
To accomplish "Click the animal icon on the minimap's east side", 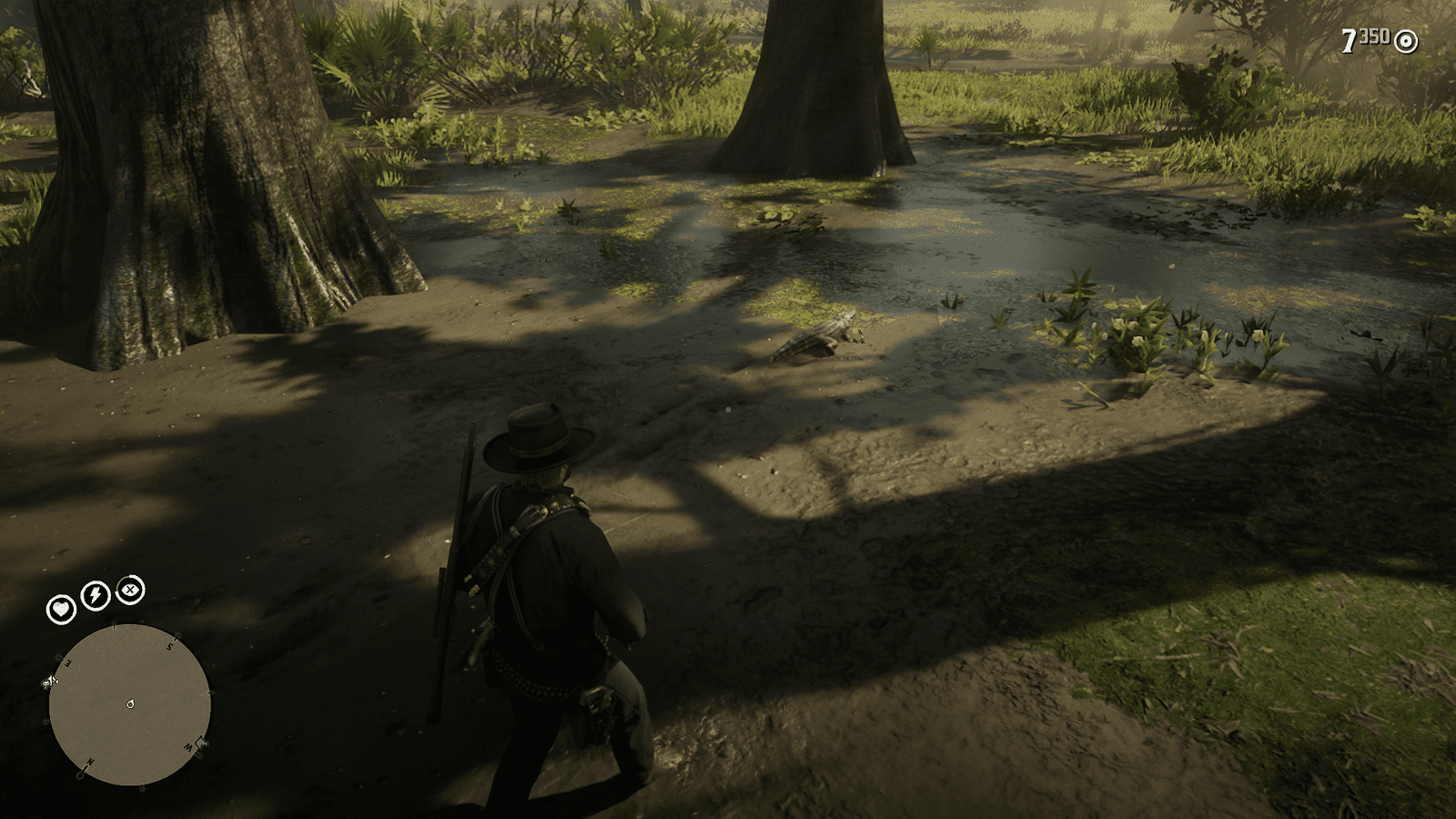I will tap(50, 682).
